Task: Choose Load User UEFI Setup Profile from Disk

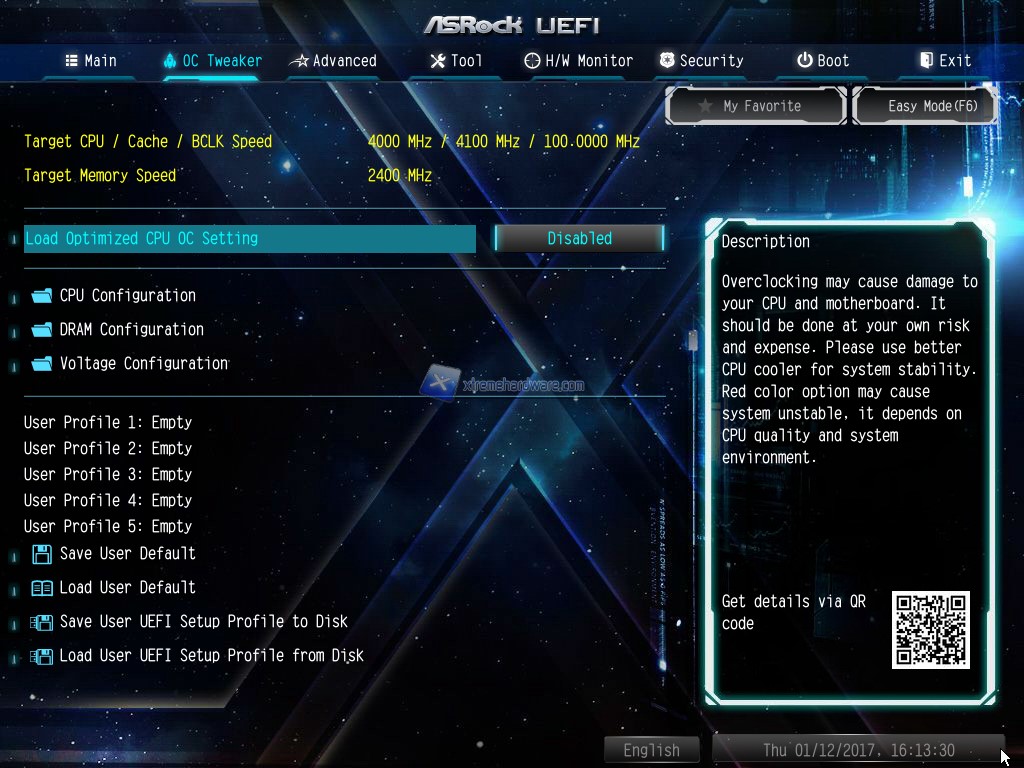Action: pos(211,656)
